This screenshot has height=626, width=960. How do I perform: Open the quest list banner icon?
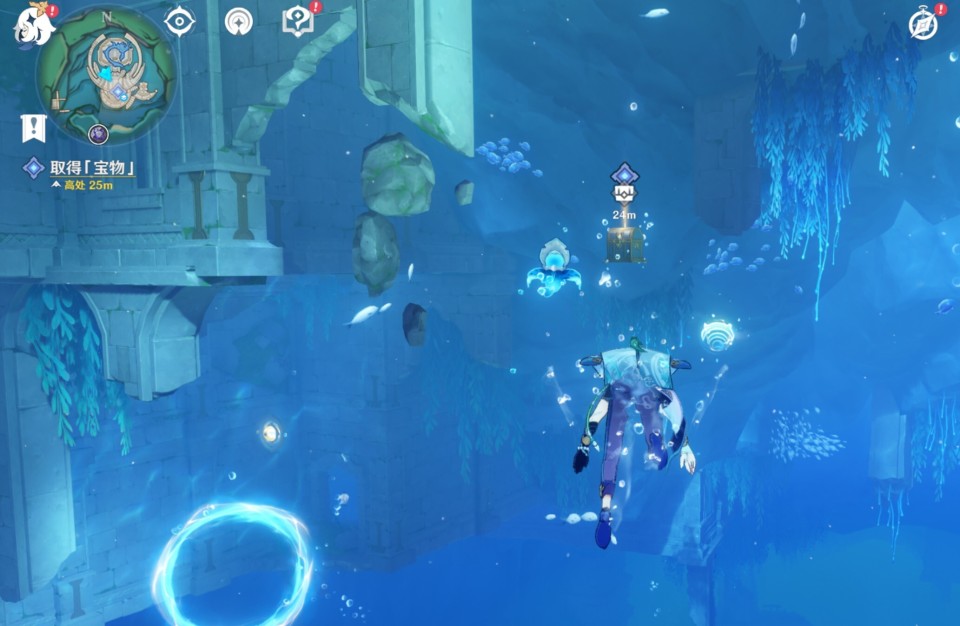(x=34, y=127)
